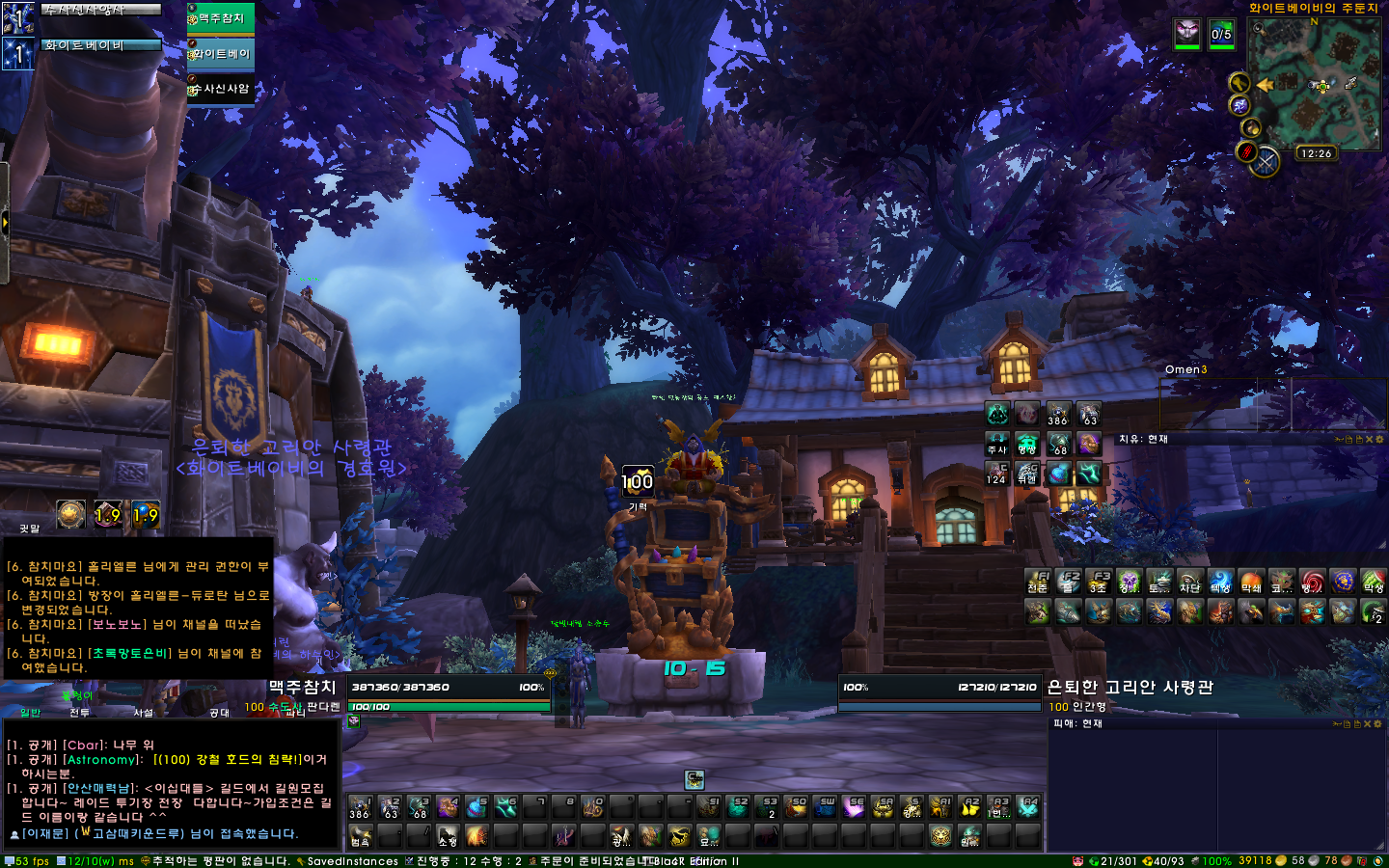The height and width of the screenshot is (868, 1389).
Task: Select the purple-eyed face buff icon
Action: tap(1186, 34)
